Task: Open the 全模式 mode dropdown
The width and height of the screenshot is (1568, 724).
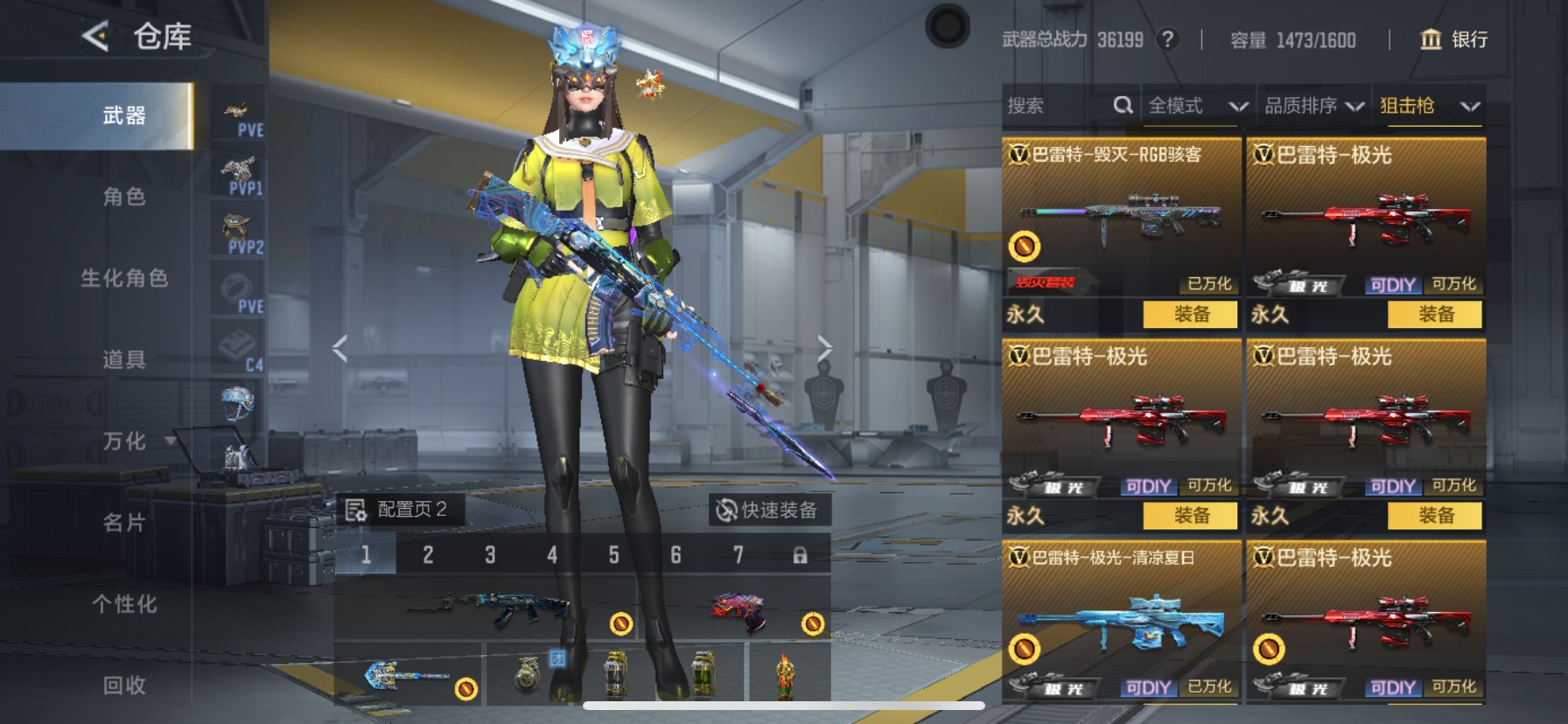Action: (x=1195, y=105)
